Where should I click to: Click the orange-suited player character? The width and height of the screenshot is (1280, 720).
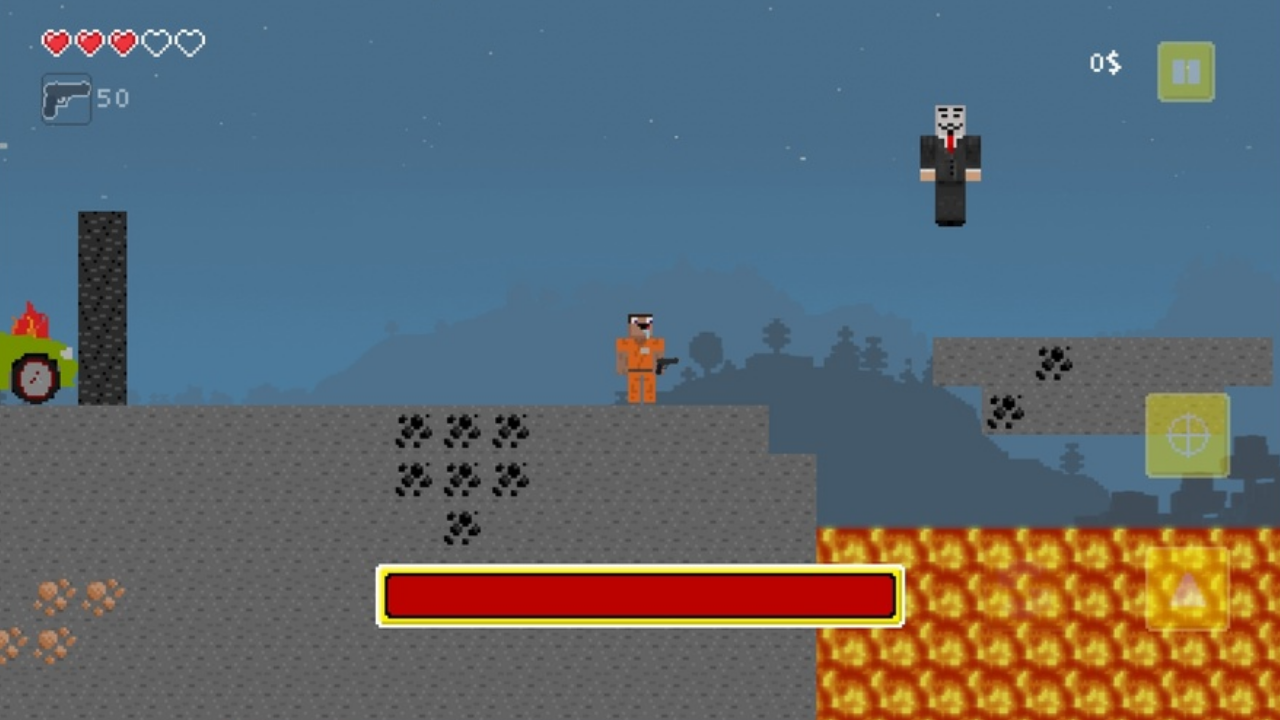640,355
